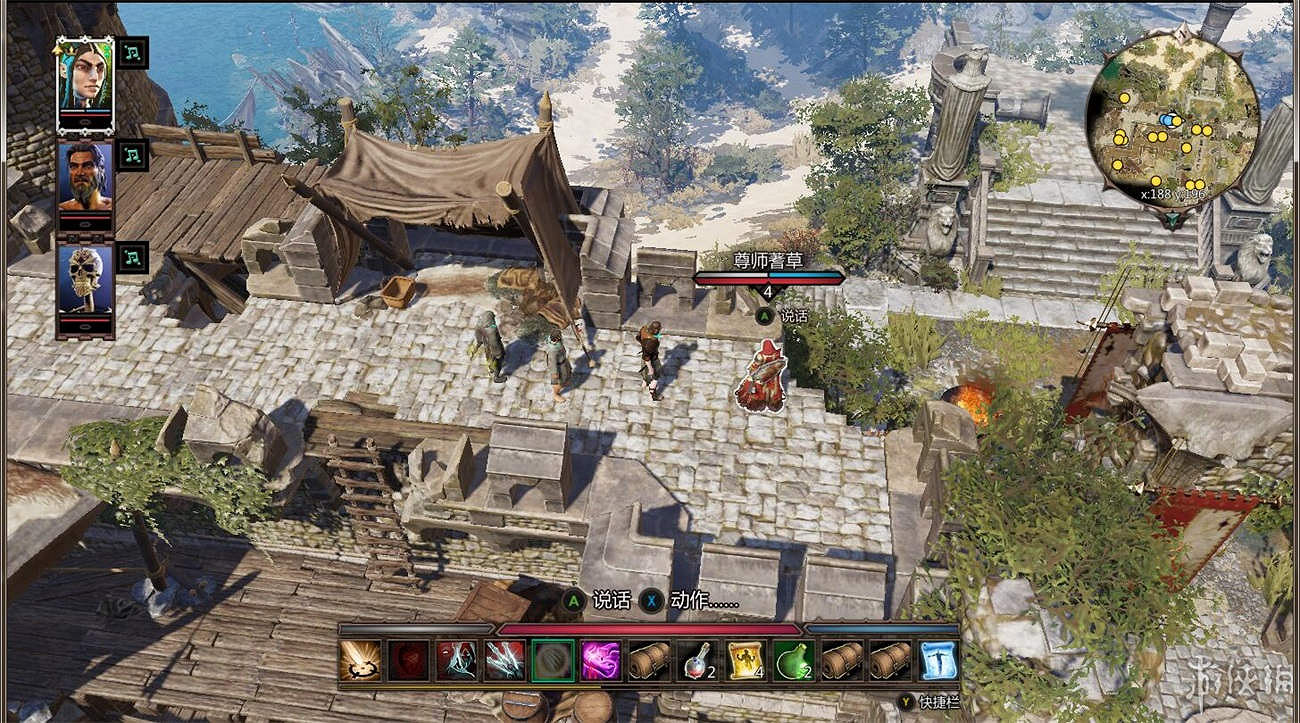Select the bearded man portrait
Screen dimensions: 1300x723
(x=84, y=178)
